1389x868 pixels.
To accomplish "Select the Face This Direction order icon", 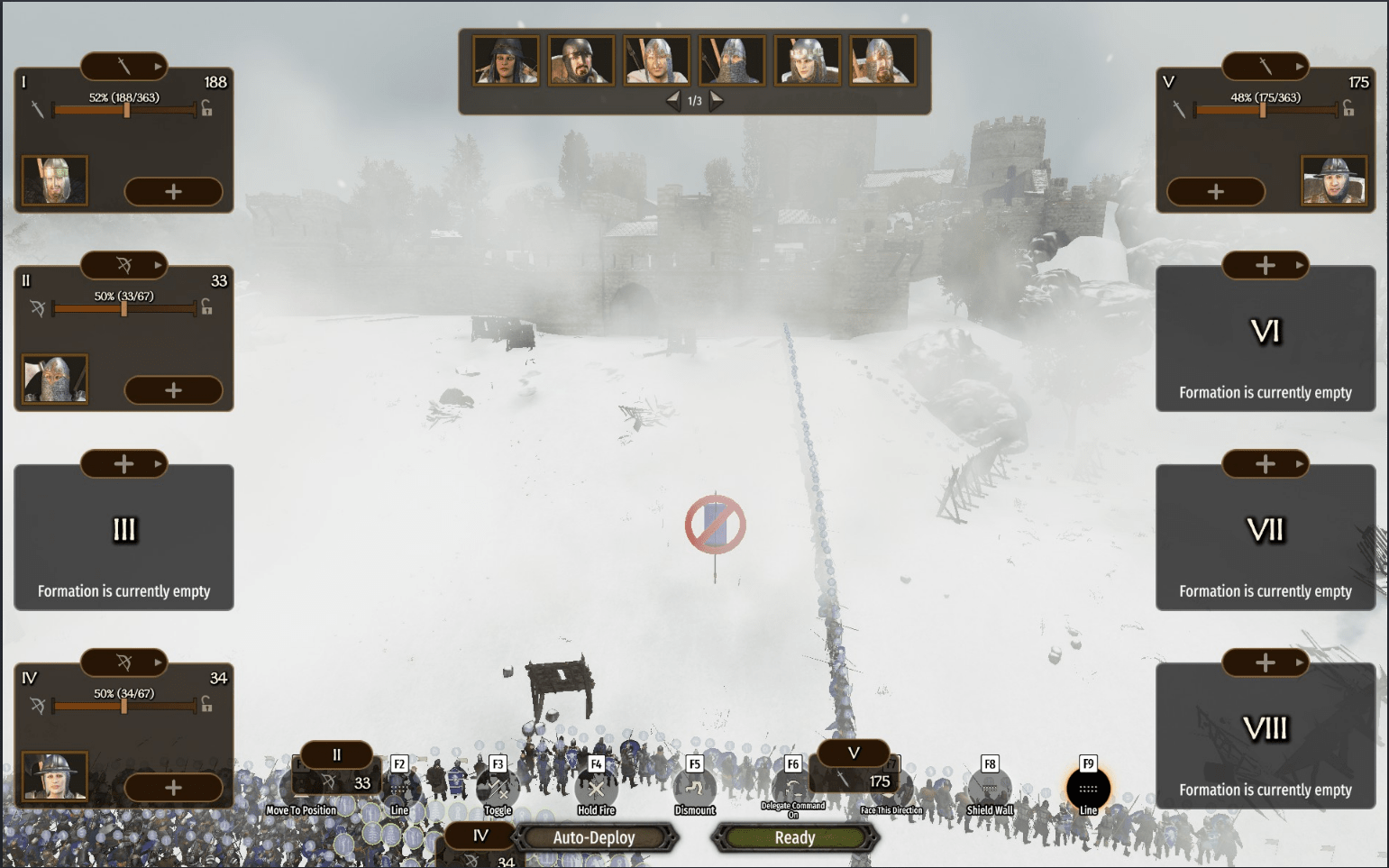I will 891,787.
